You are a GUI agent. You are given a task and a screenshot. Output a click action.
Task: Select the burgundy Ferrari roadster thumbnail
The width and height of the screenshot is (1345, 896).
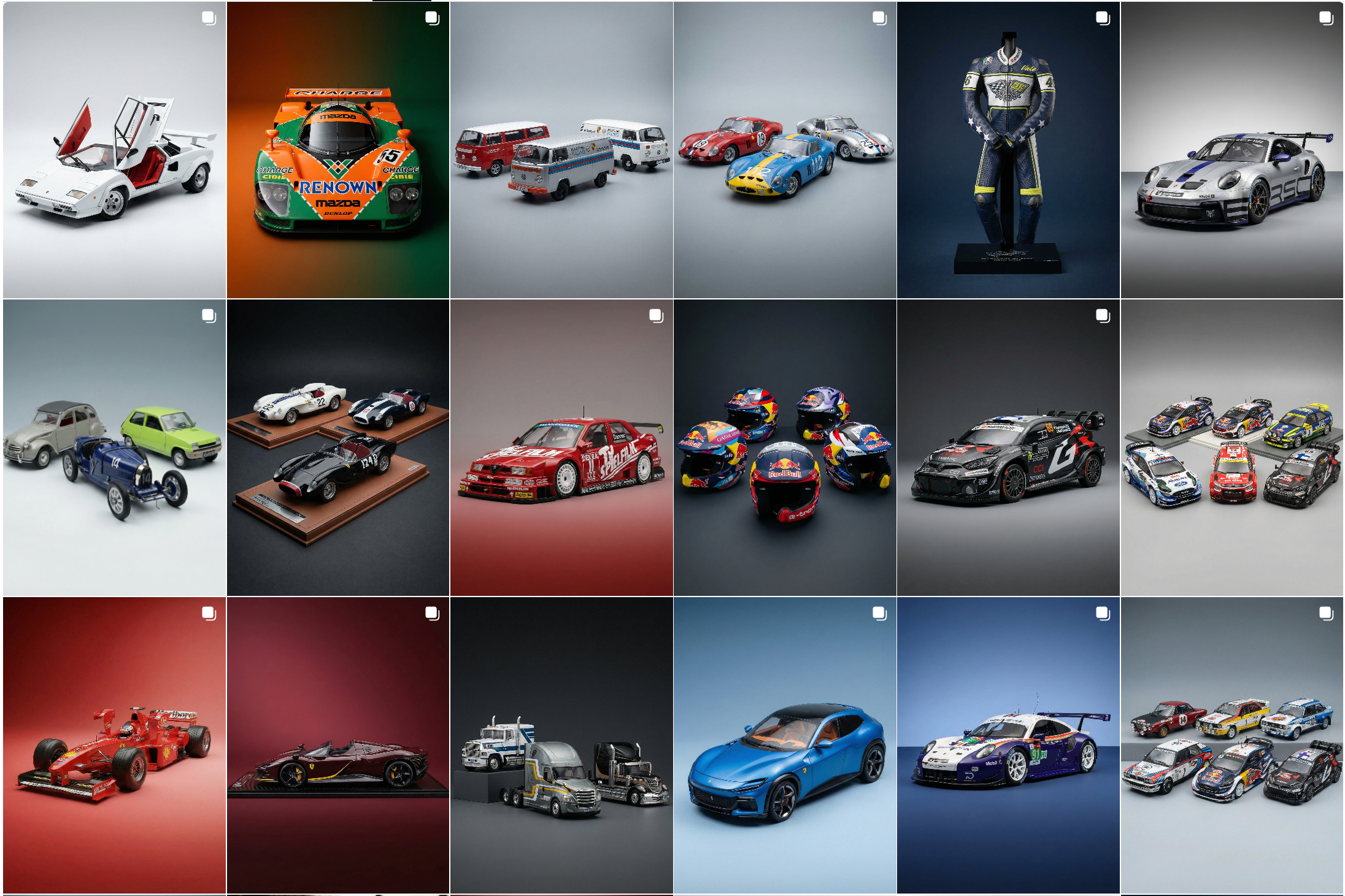pos(337,746)
